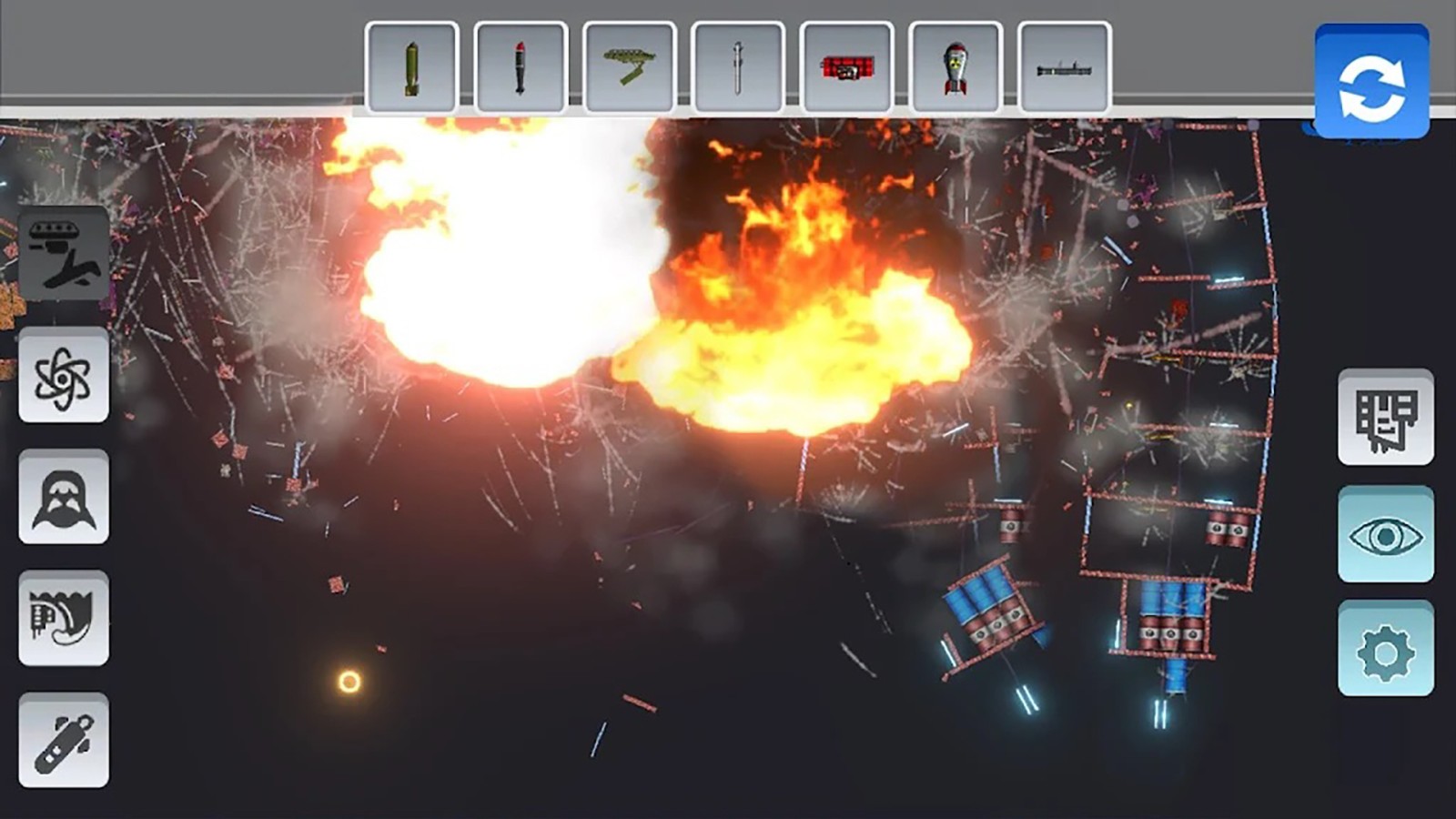Select the green aerial bomb weapon
This screenshot has width=1456, height=819.
point(411,68)
